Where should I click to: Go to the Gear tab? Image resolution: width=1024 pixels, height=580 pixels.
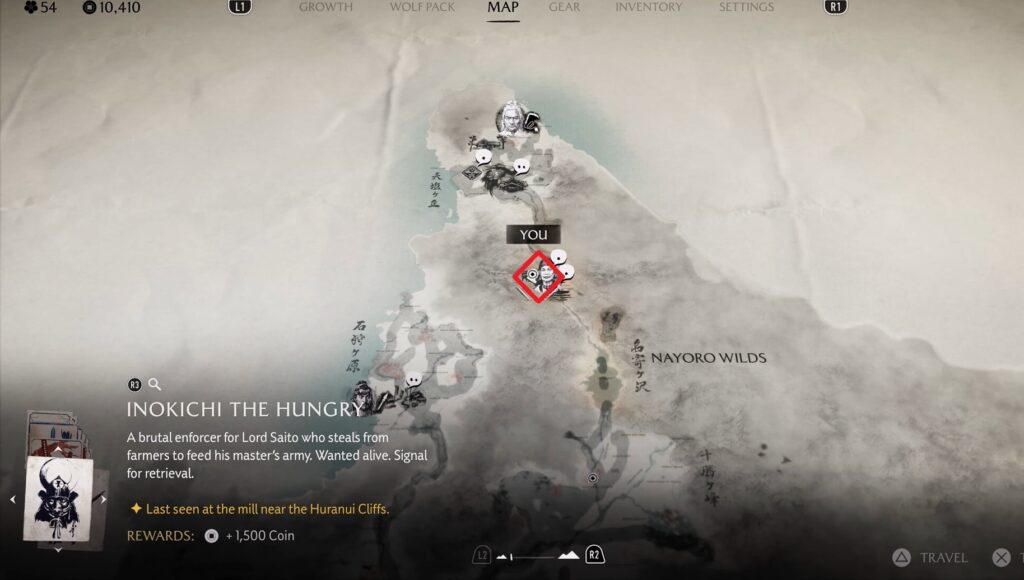coord(564,7)
